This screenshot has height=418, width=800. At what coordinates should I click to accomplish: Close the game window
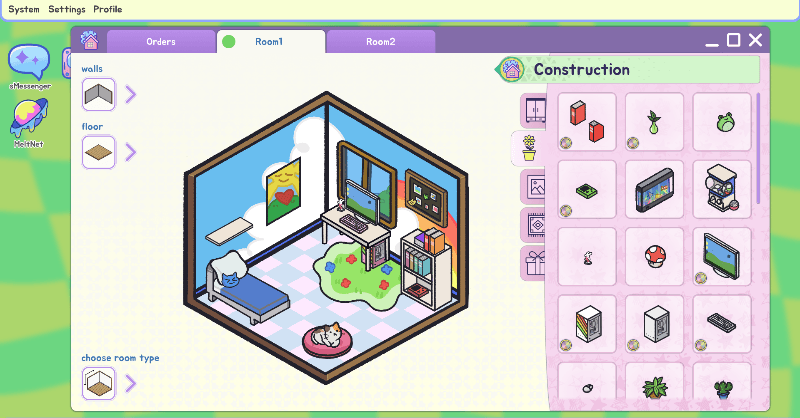pyautogui.click(x=756, y=40)
